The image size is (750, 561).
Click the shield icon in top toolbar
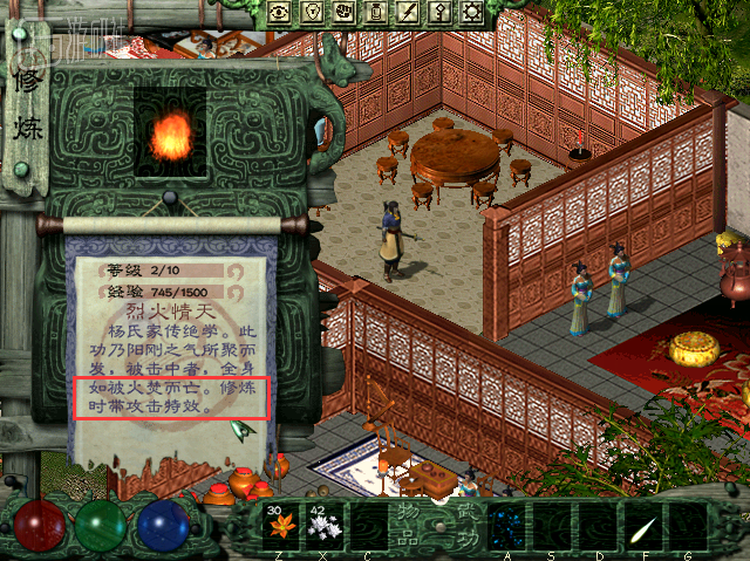[311, 12]
